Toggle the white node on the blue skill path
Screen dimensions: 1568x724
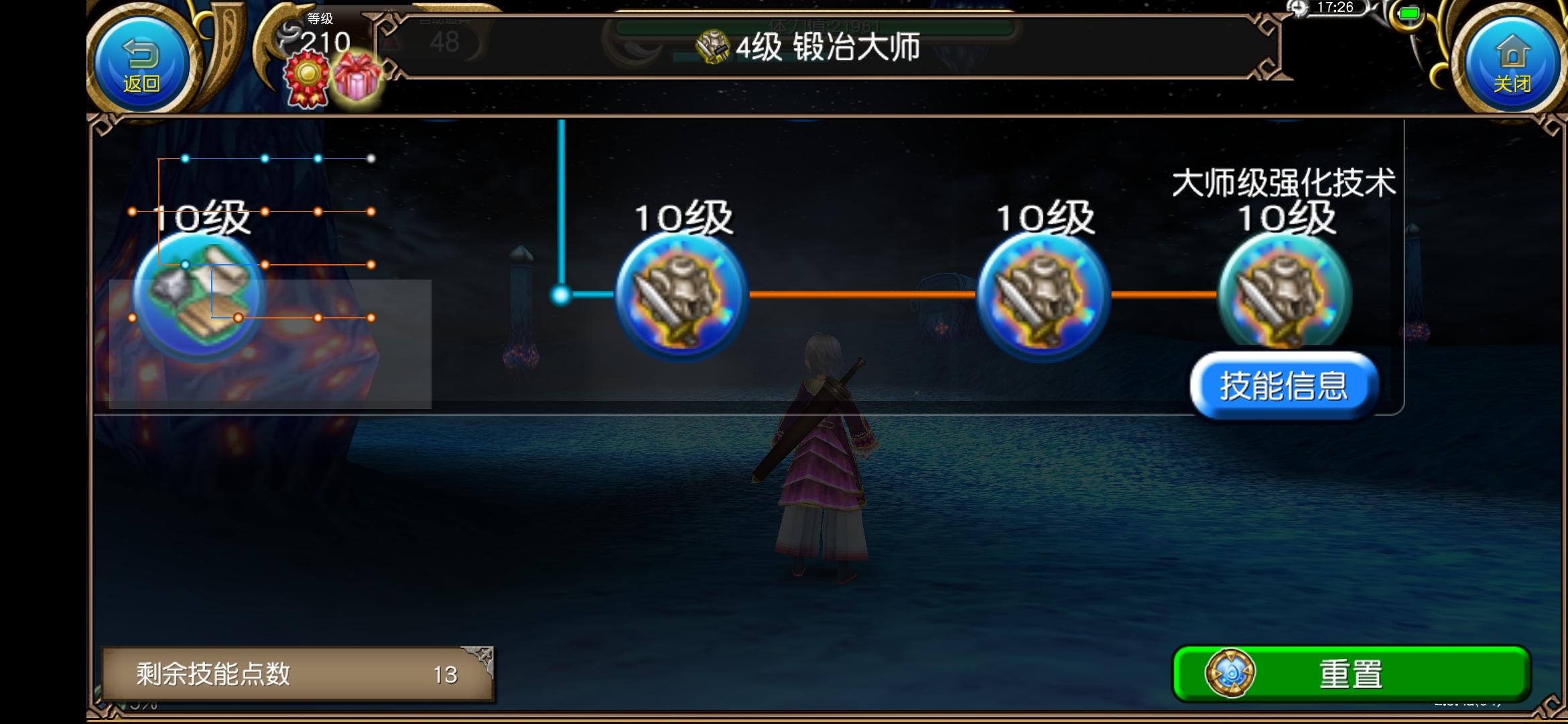tap(371, 158)
